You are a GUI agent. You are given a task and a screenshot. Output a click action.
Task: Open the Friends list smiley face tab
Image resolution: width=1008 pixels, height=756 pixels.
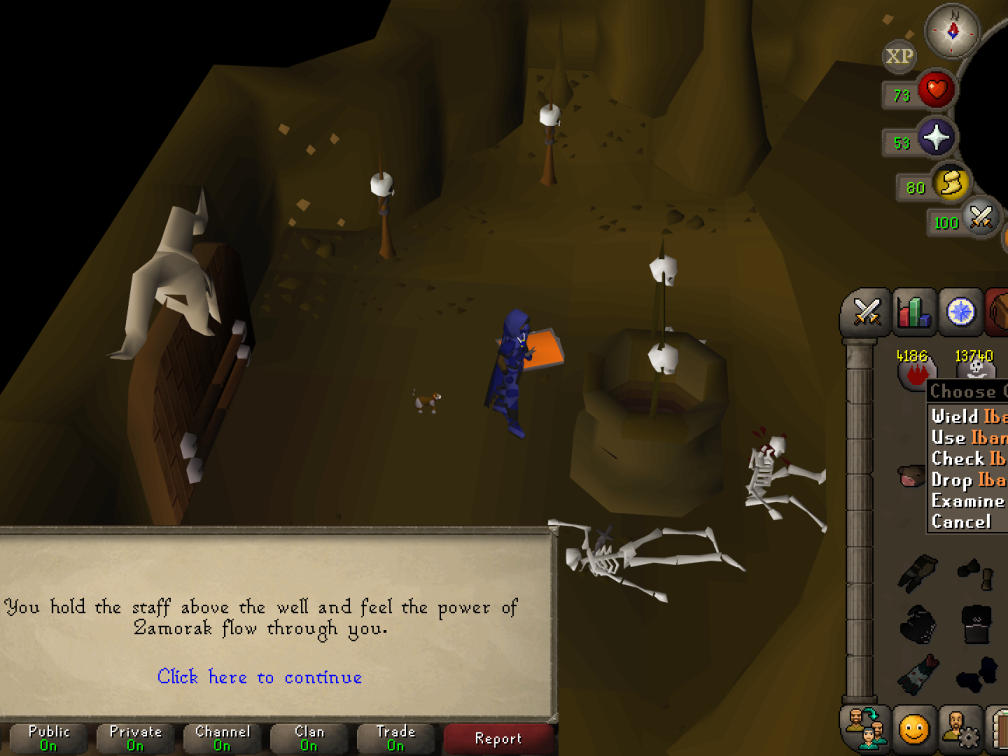[913, 729]
